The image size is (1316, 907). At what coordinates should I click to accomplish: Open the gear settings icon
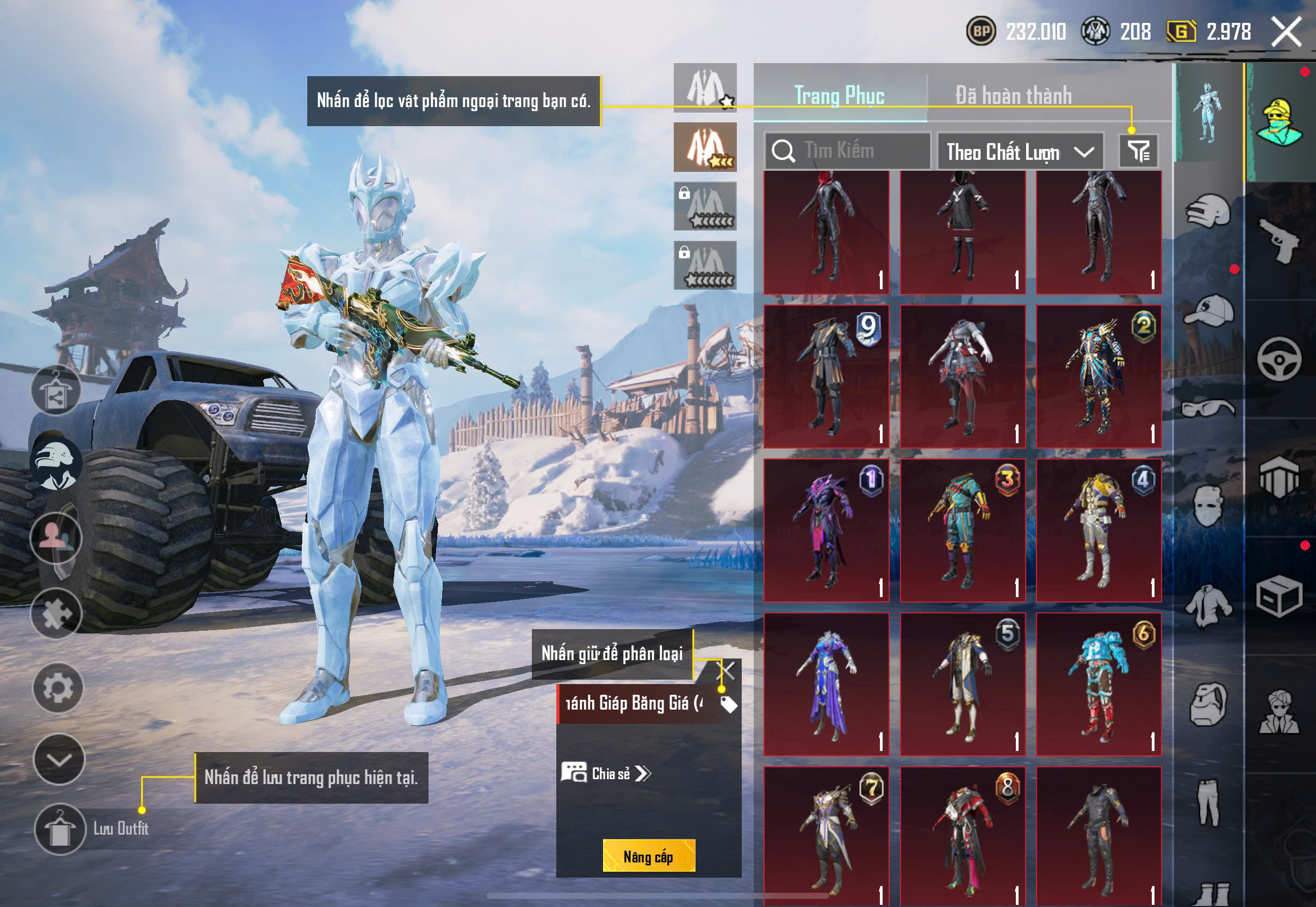click(58, 688)
